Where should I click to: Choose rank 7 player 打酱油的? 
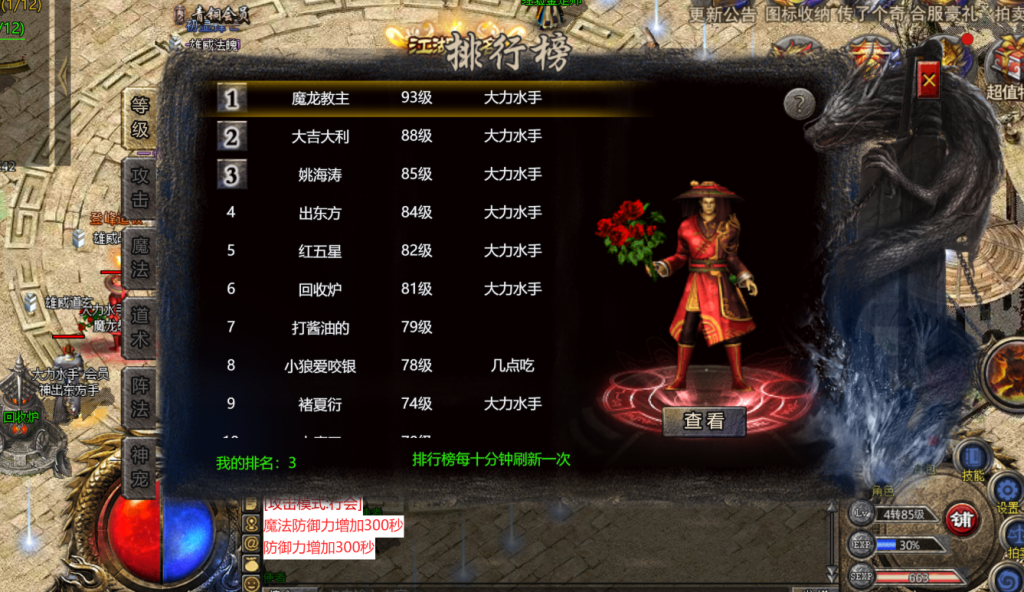tap(320, 327)
